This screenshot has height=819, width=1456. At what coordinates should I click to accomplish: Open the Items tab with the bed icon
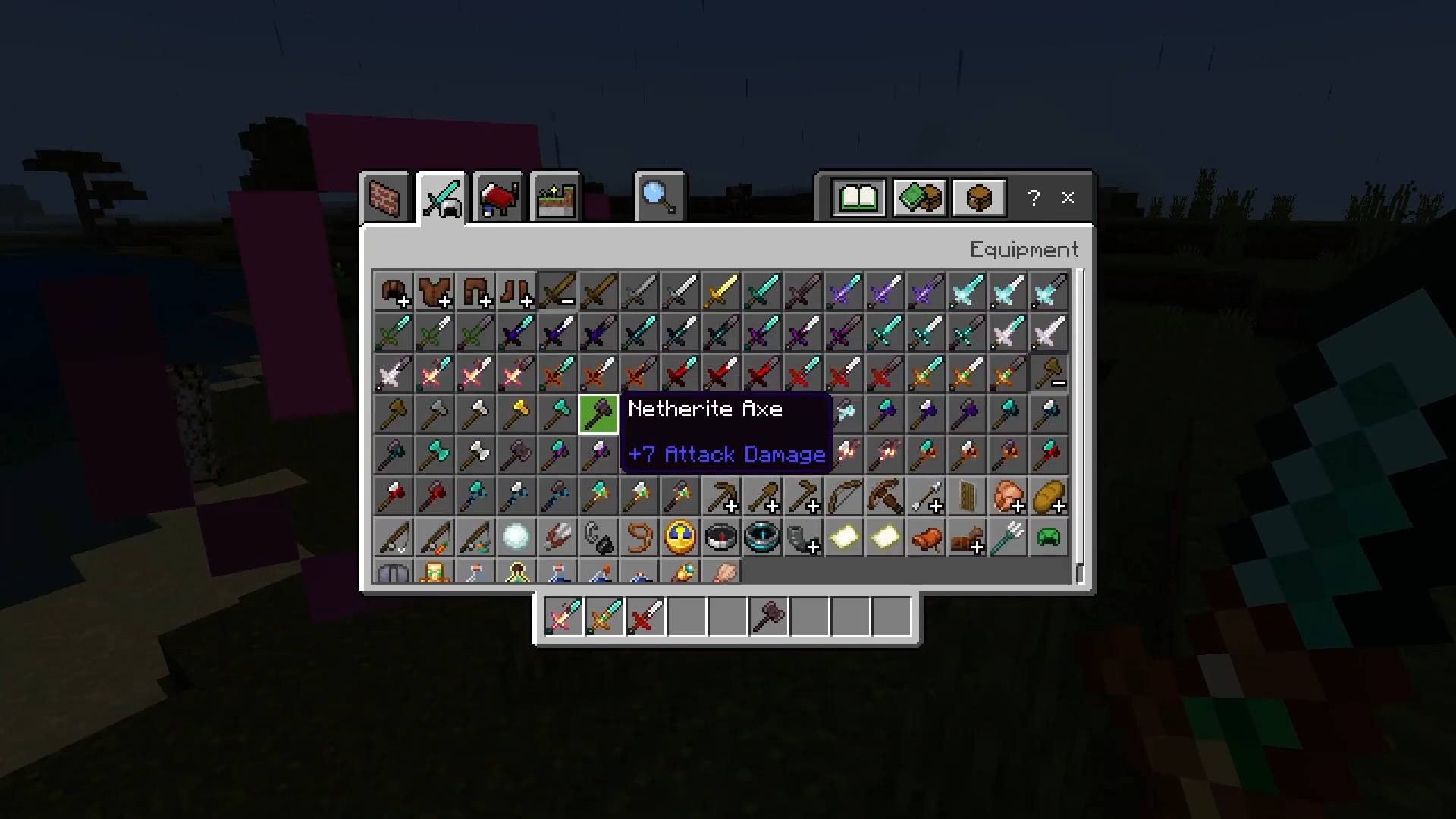[x=498, y=197]
